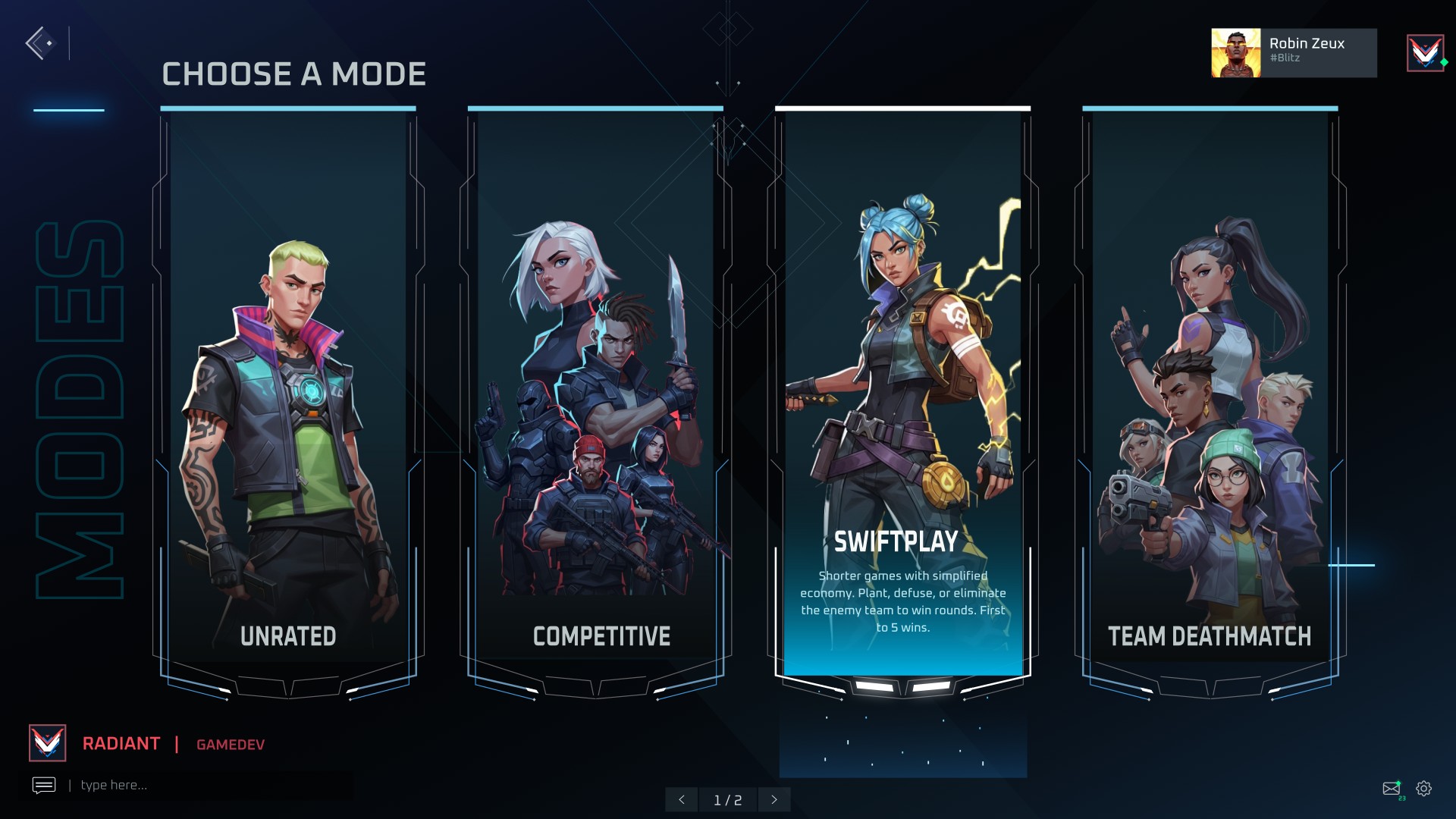Open Robin Zeux player profile

[1293, 52]
